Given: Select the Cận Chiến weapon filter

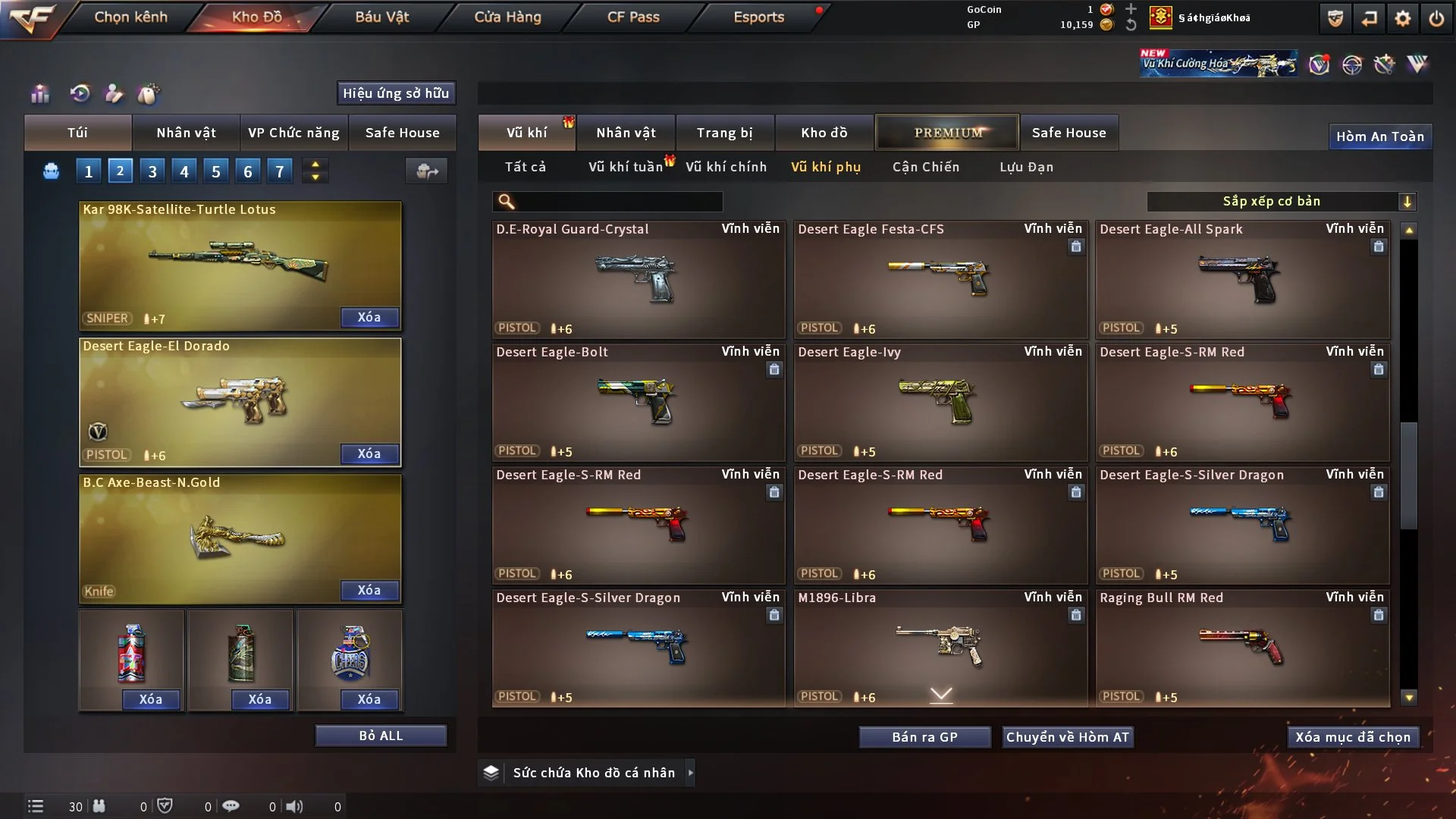Looking at the screenshot, I should click(925, 167).
